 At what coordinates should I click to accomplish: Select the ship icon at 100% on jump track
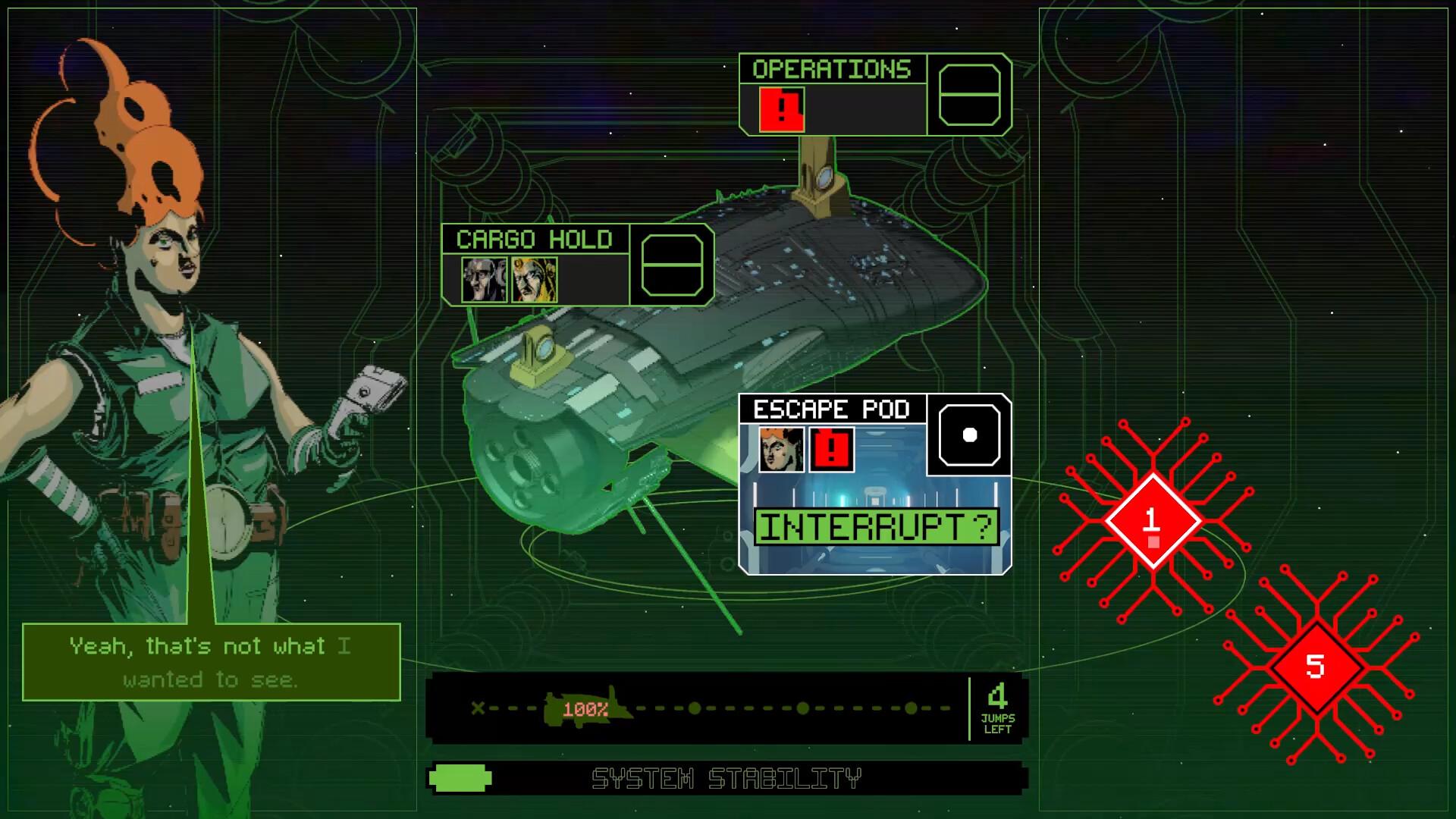coord(582,709)
